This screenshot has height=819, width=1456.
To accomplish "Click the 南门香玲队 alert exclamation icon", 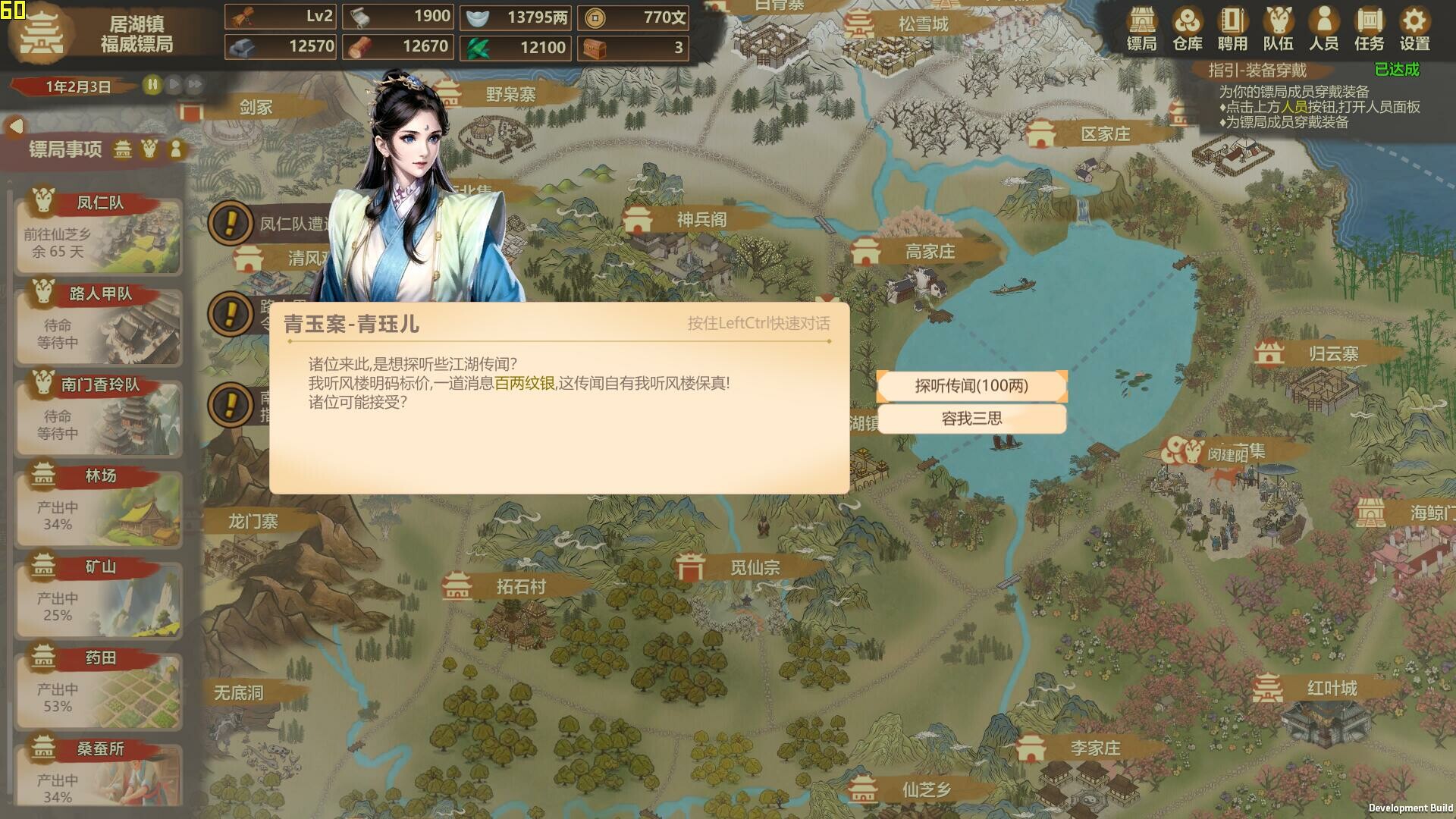I will (230, 405).
